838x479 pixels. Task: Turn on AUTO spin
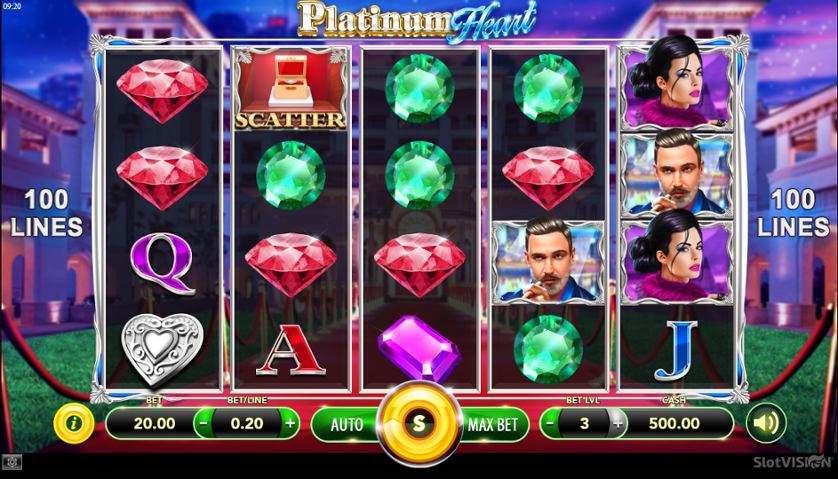(346, 424)
